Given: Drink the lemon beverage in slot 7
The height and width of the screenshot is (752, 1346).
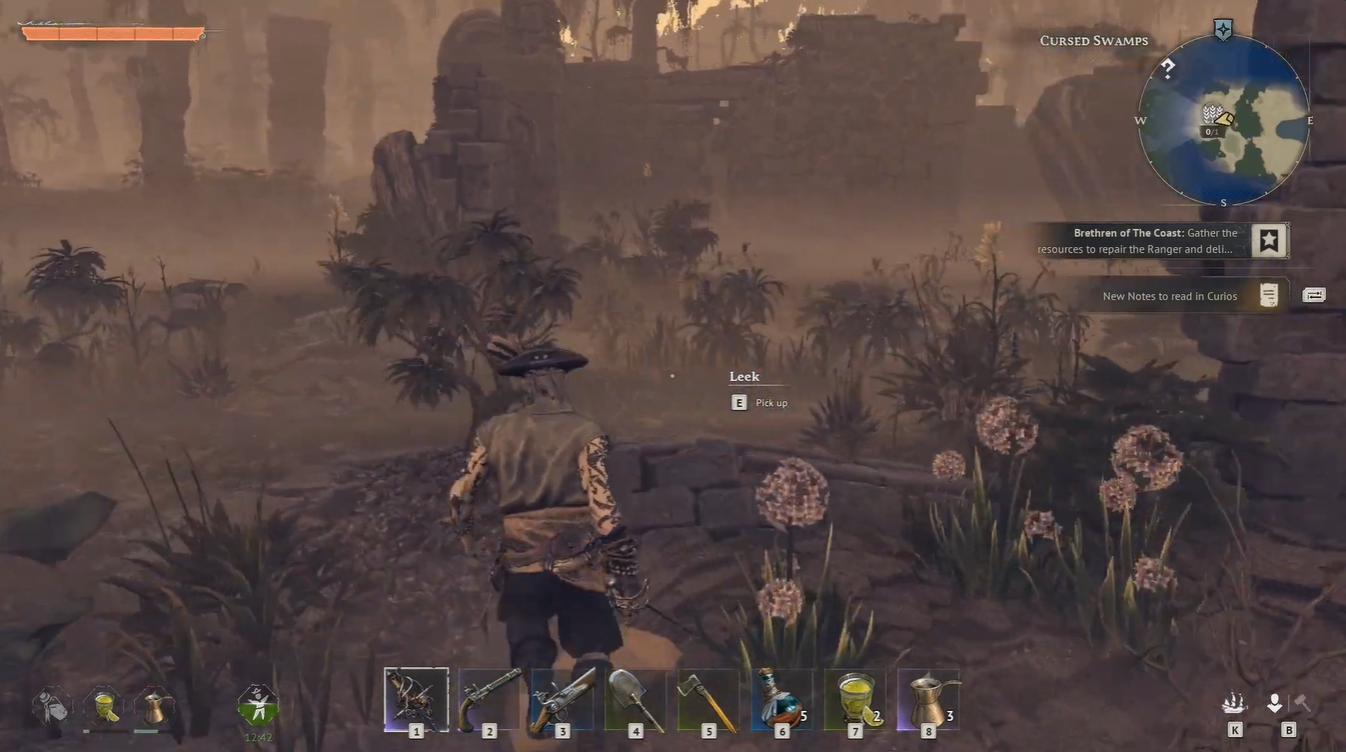Looking at the screenshot, I should coord(854,697).
